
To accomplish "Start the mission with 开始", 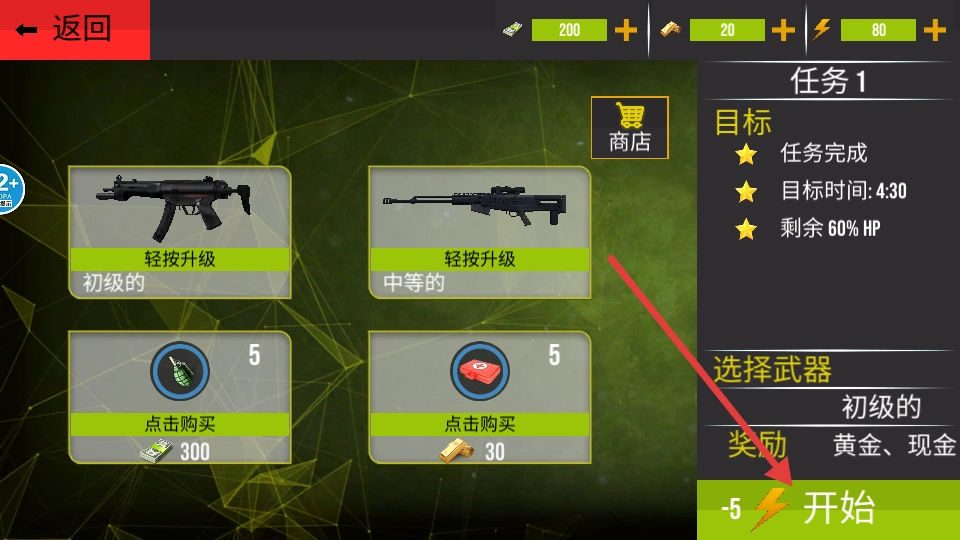I will 828,510.
